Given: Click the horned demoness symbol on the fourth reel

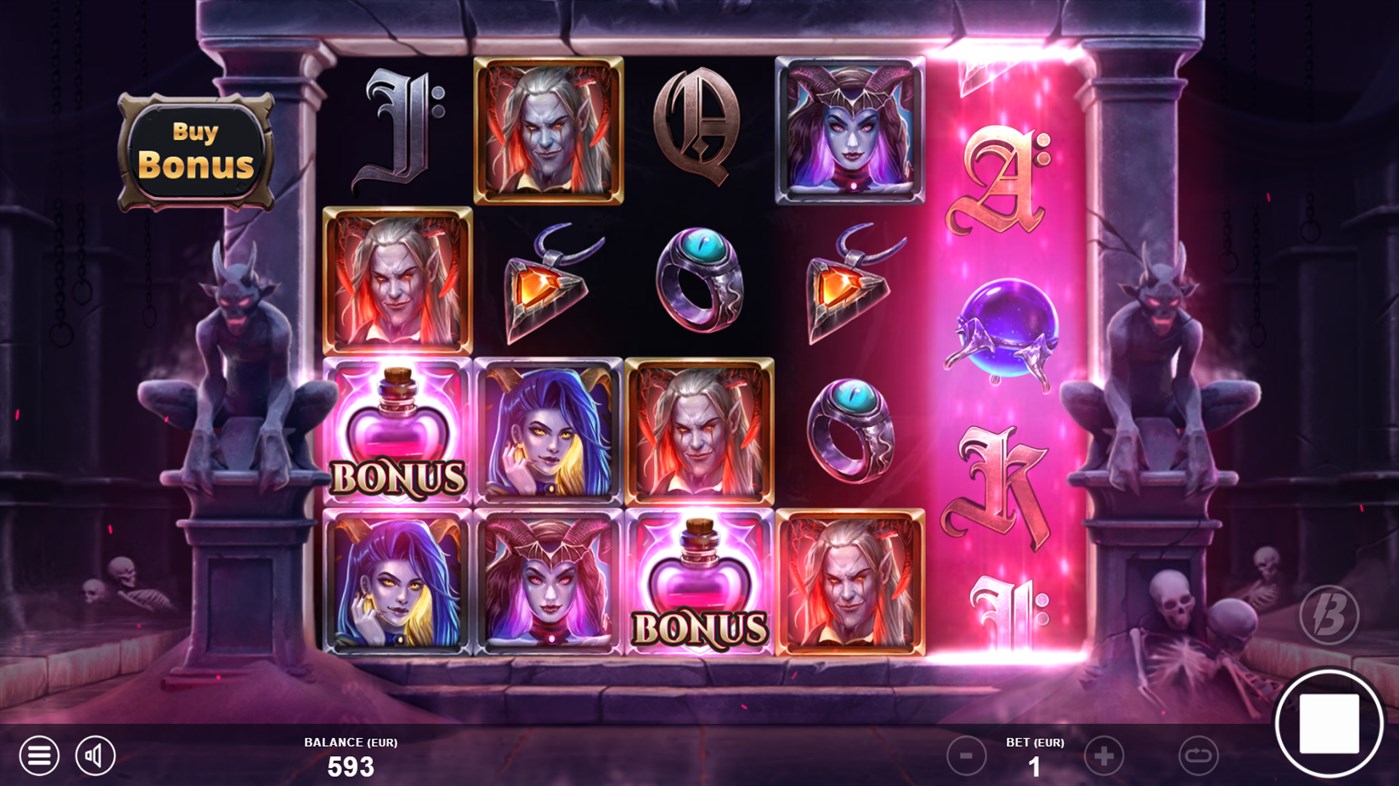Looking at the screenshot, I should pos(848,130).
